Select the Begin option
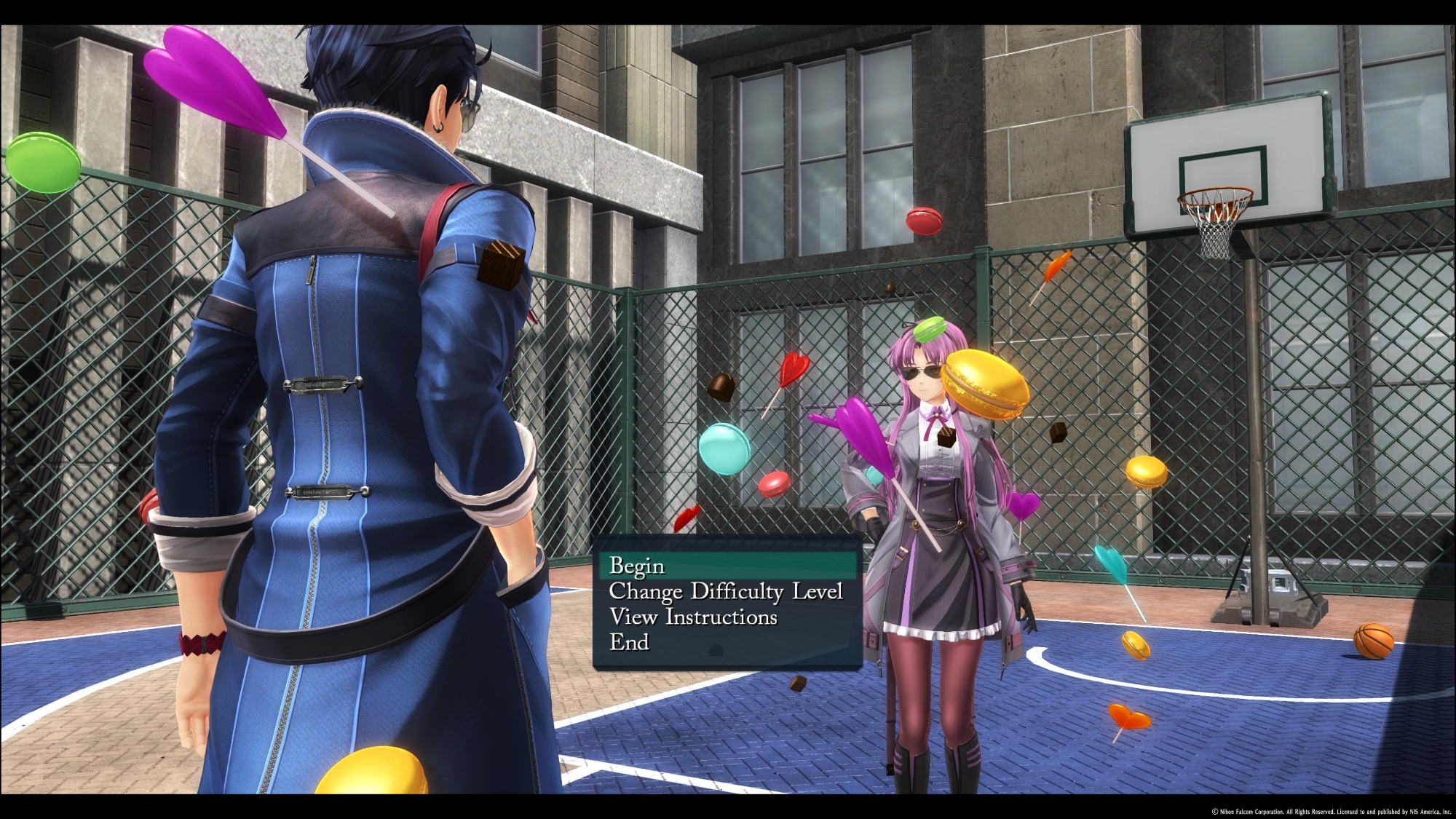 [x=638, y=566]
